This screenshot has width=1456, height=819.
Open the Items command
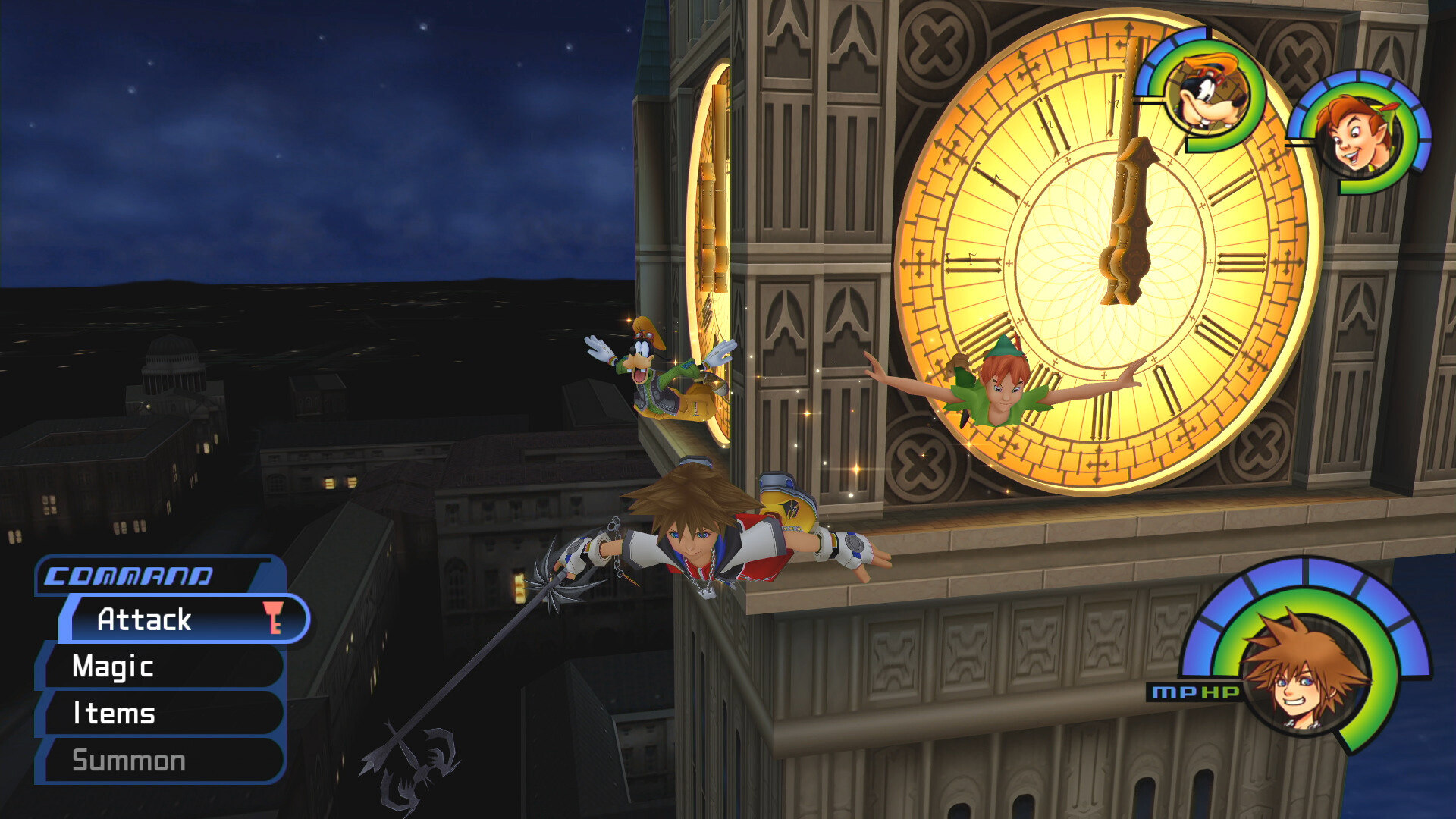tap(114, 714)
